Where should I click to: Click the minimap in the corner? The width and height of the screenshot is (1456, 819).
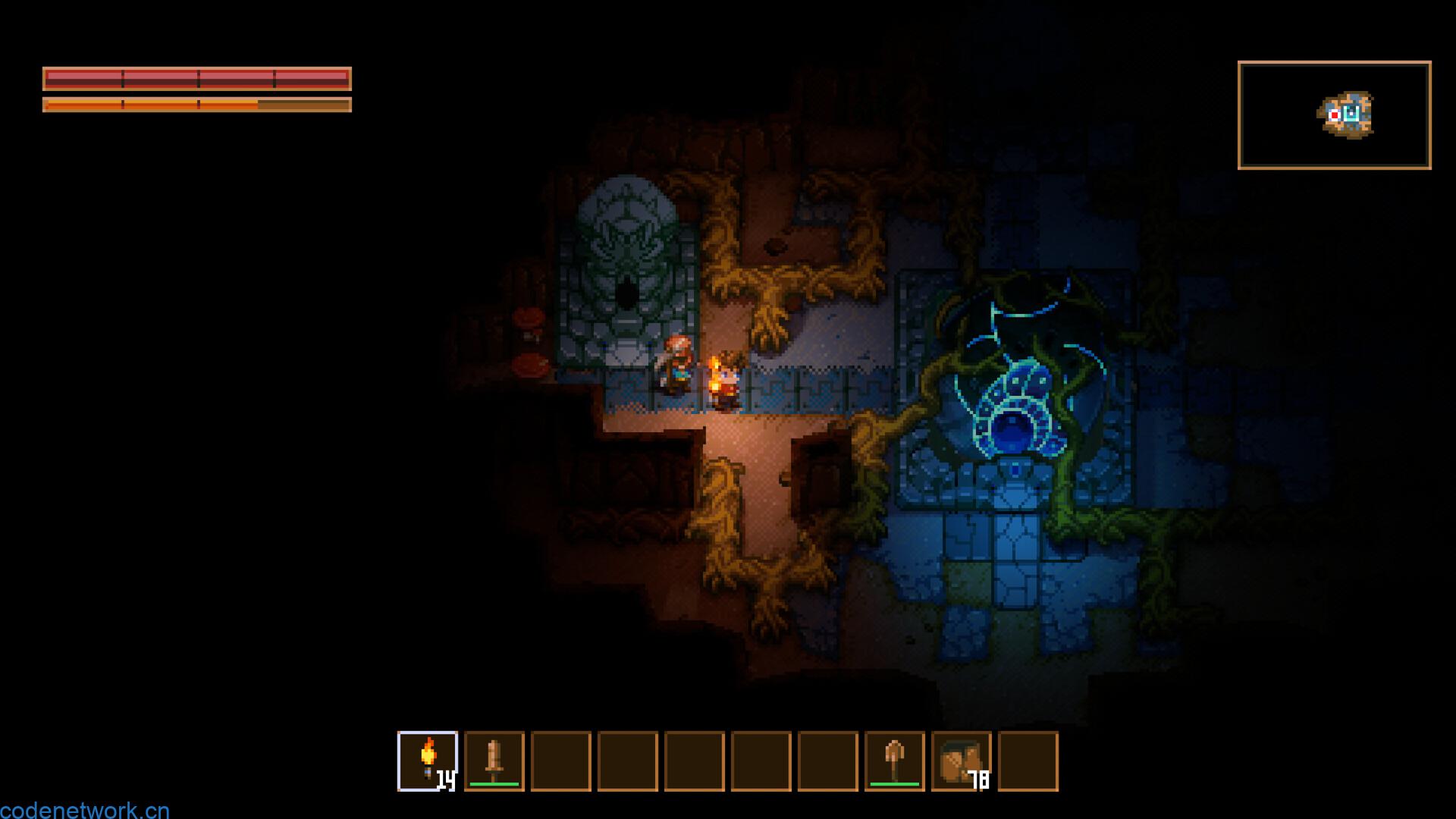pos(1334,115)
